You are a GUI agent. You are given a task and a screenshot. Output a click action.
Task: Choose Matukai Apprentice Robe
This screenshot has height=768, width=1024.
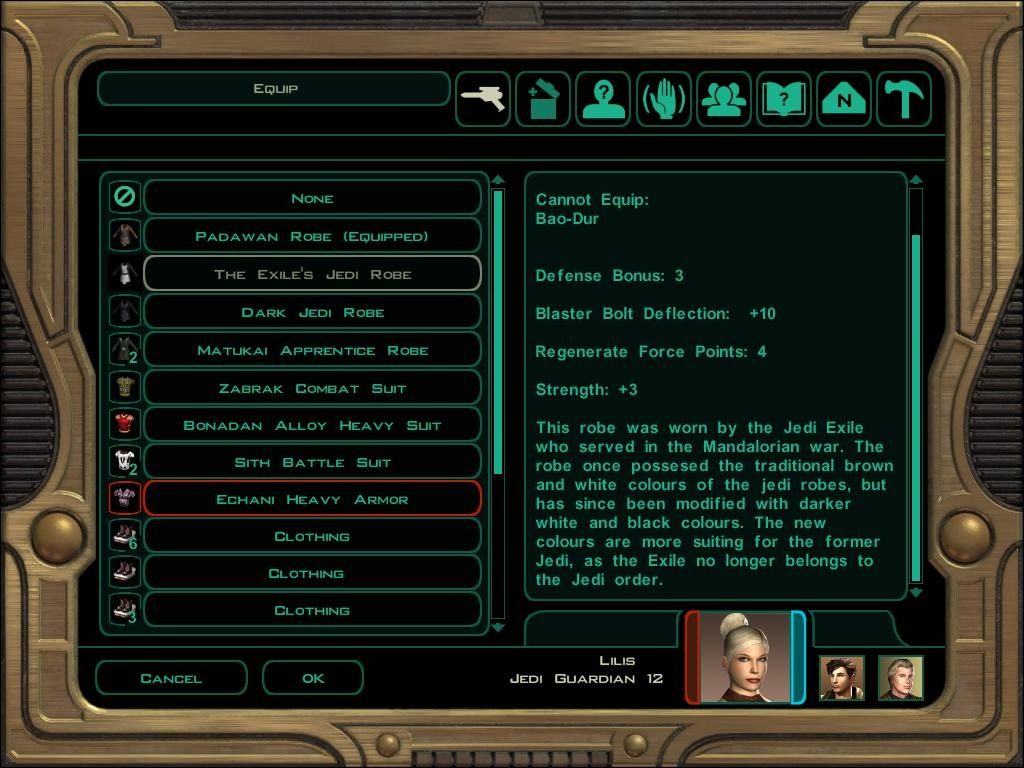coord(312,350)
